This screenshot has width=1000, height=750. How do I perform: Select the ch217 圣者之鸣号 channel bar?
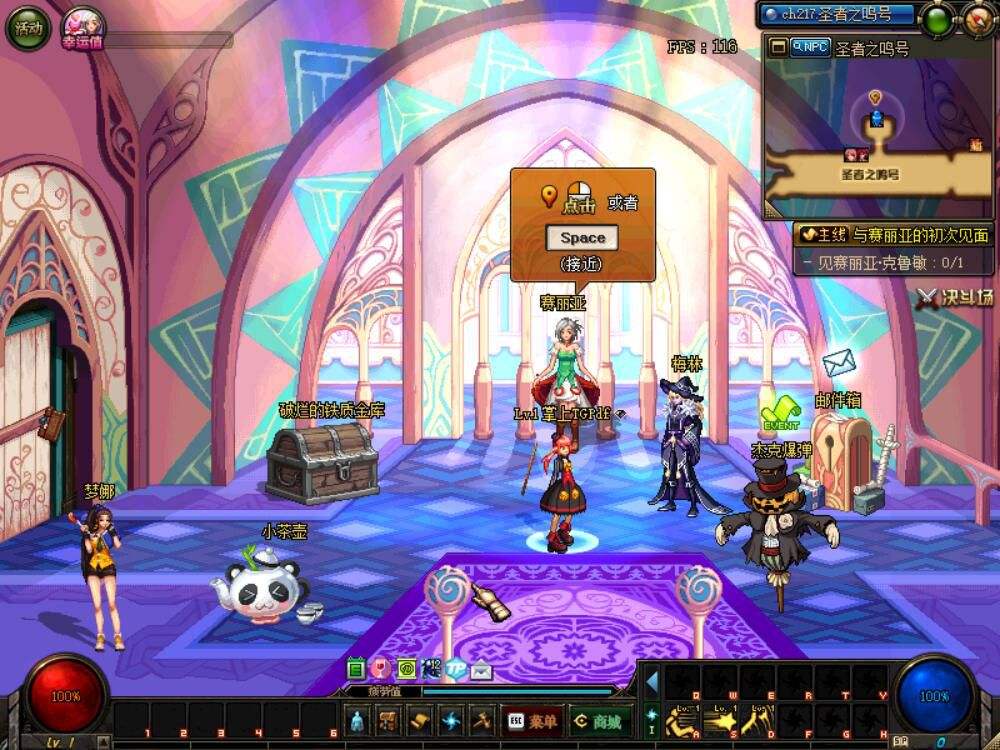(x=836, y=15)
